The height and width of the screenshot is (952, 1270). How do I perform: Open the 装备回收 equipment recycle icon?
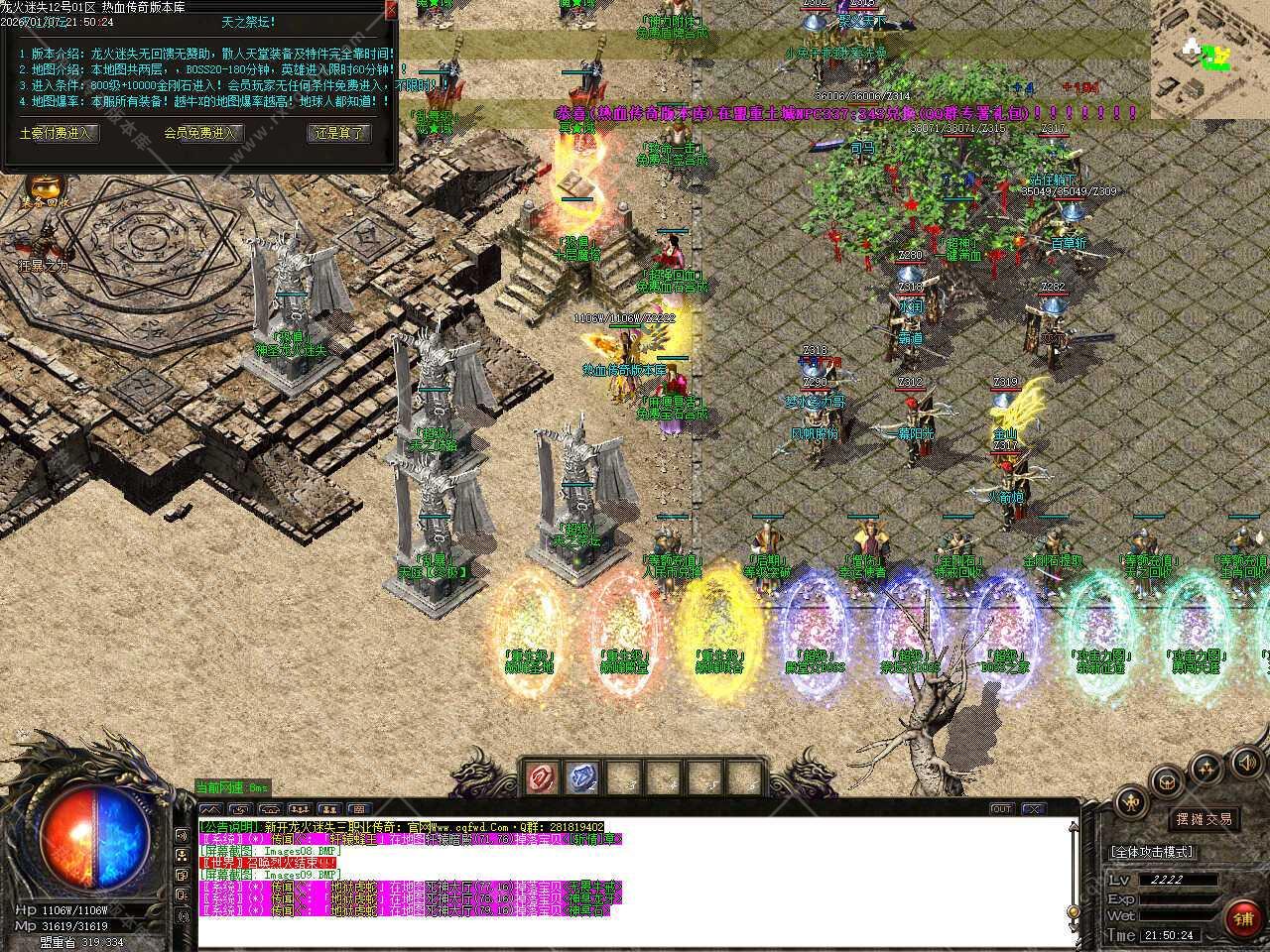coord(45,186)
